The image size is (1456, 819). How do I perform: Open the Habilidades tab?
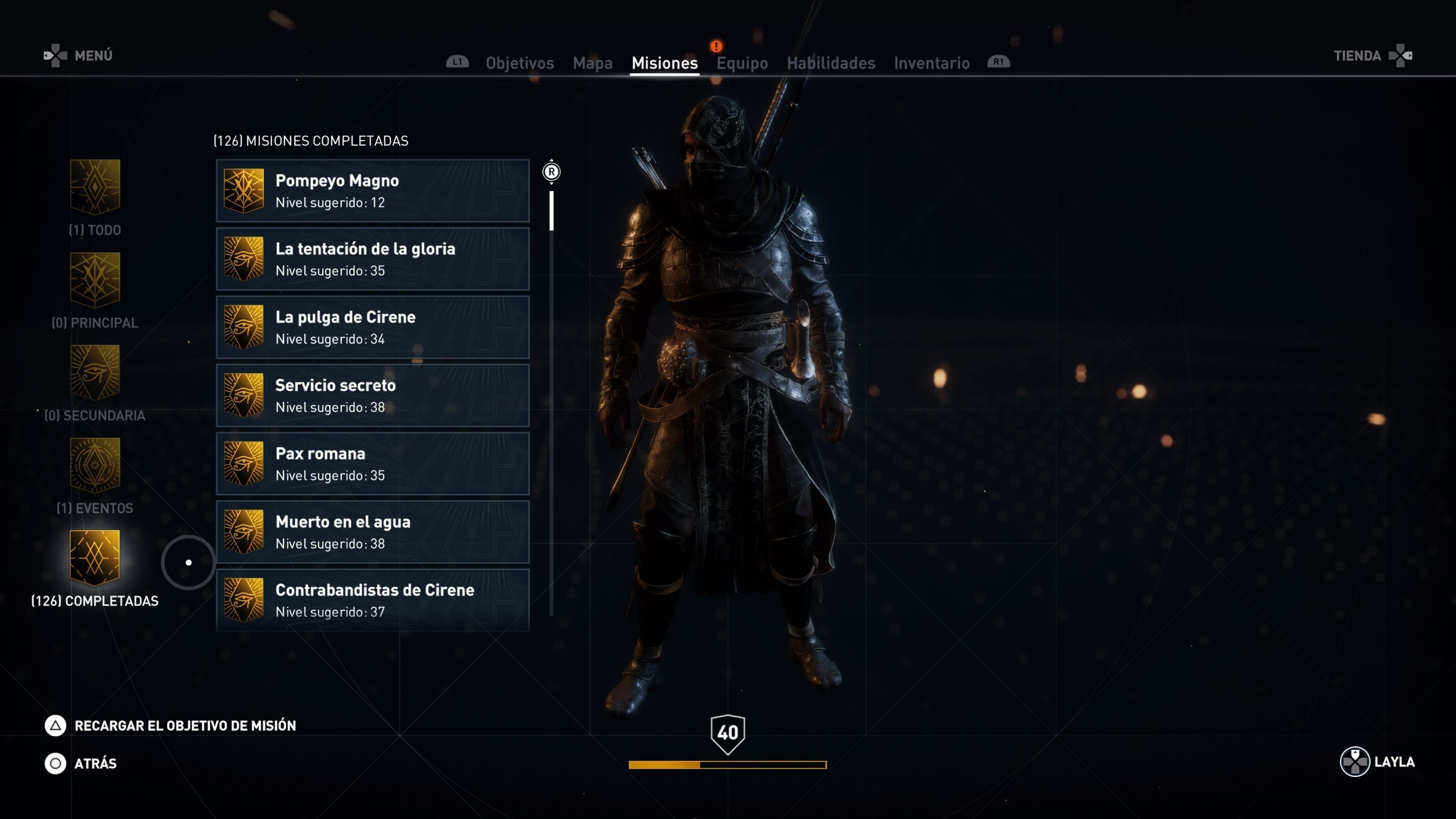tap(830, 63)
